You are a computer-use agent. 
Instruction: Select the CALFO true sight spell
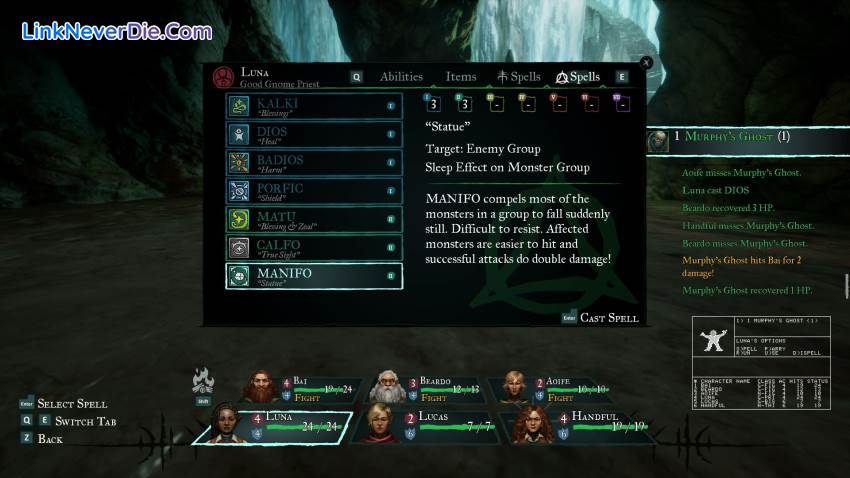click(x=314, y=247)
